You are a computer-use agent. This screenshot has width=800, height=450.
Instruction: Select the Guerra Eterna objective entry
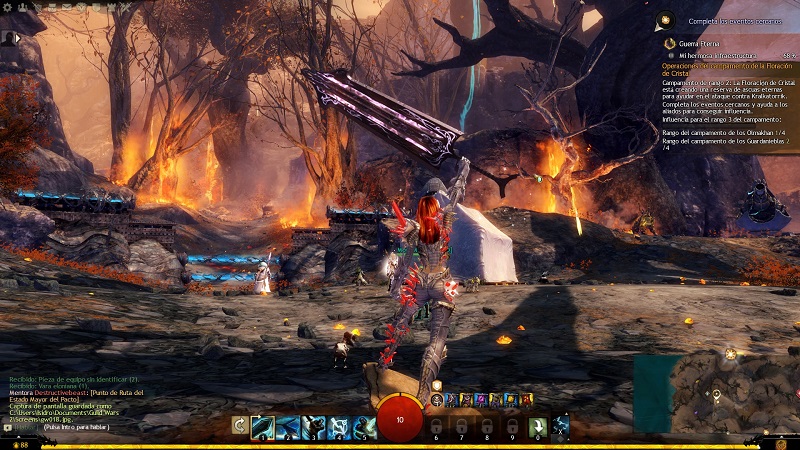pyautogui.click(x=680, y=43)
